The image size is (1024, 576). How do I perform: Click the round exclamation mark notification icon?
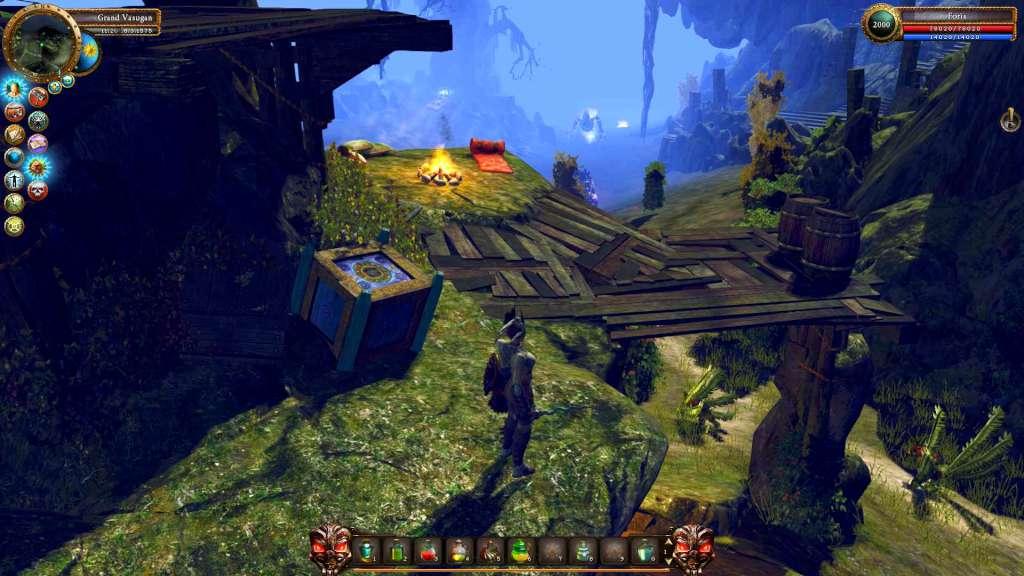[x=1010, y=121]
